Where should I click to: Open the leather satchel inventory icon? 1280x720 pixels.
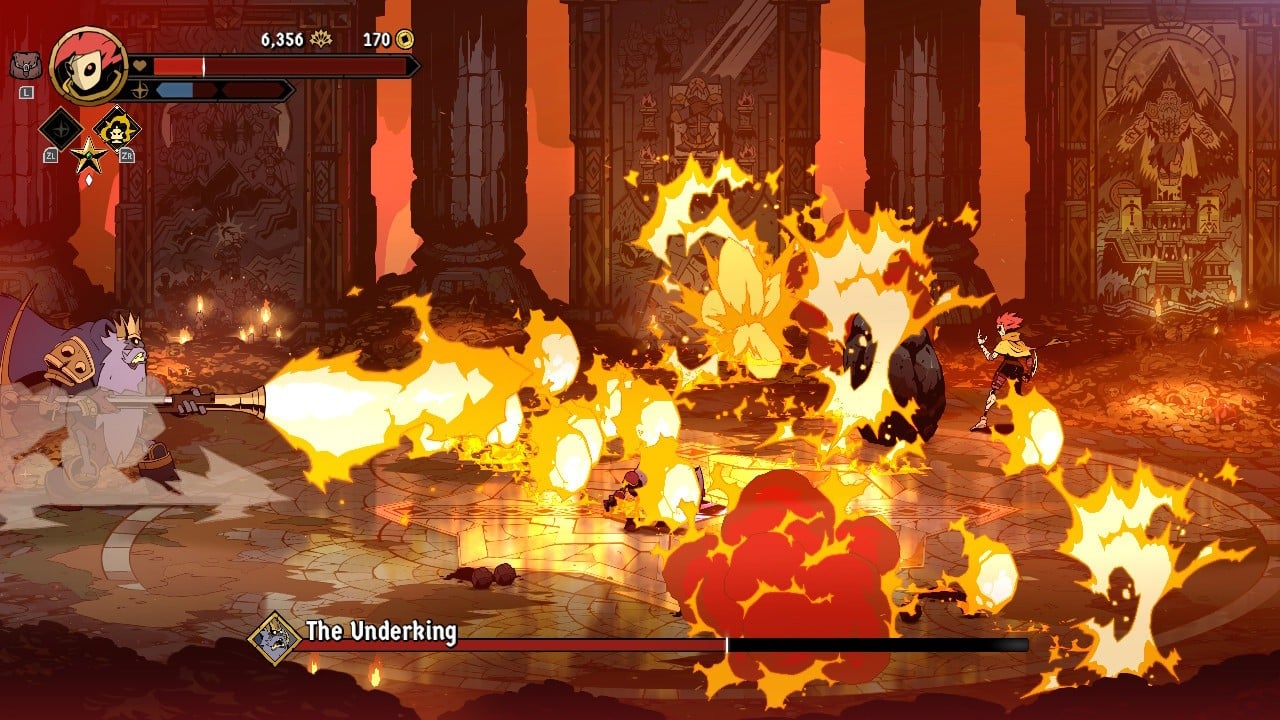pyautogui.click(x=23, y=66)
